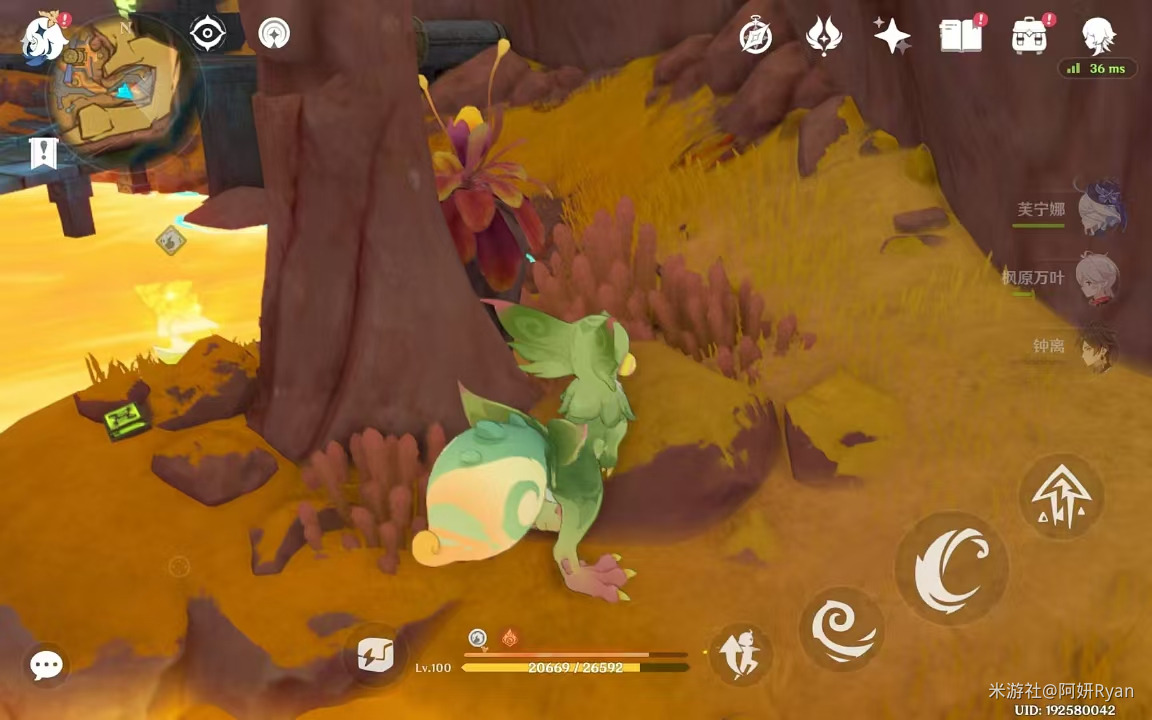The height and width of the screenshot is (720, 1152).
Task: Activate the spiral wind skill button
Action: 842,629
